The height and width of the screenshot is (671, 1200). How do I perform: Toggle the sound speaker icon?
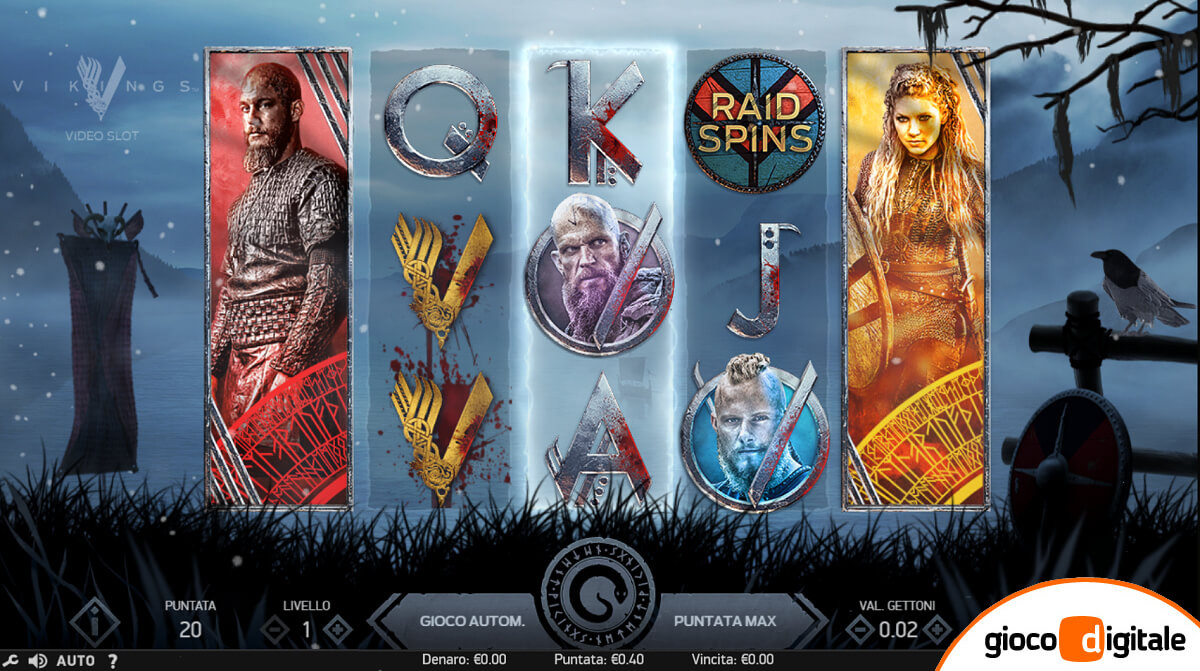coord(38,660)
